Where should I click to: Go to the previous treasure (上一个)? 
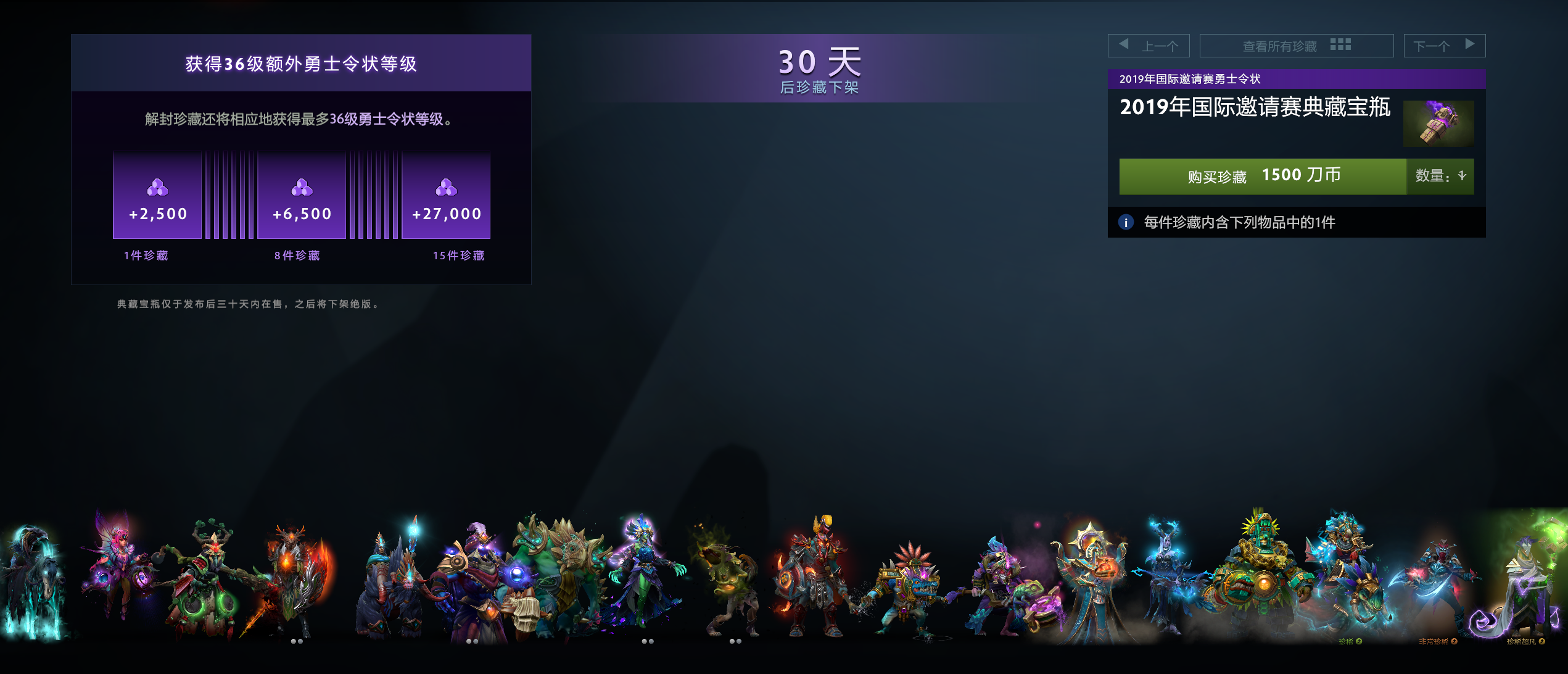tap(1149, 46)
